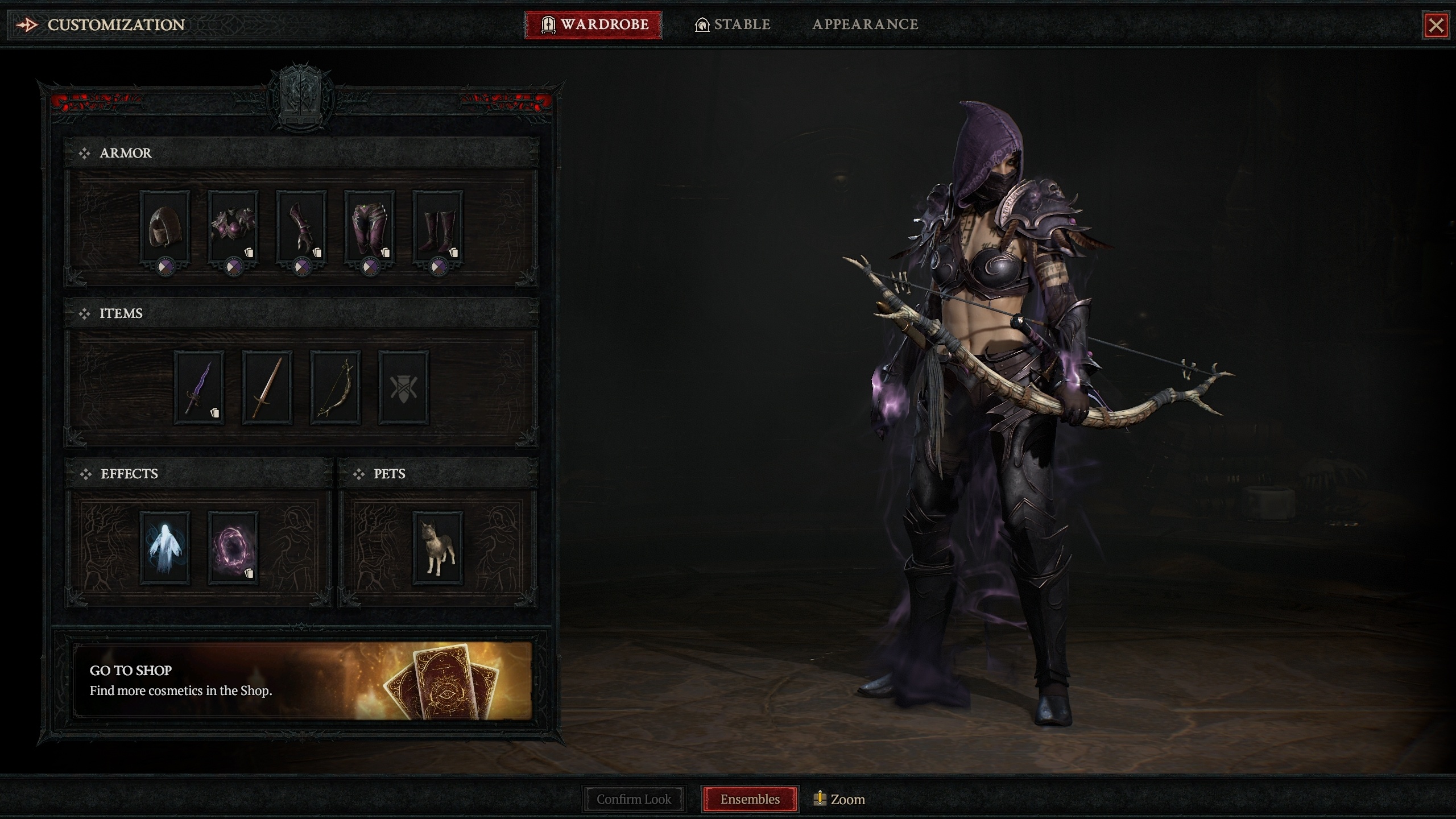Select the ghost spirit effect slot
The height and width of the screenshot is (819, 1456).
[165, 547]
